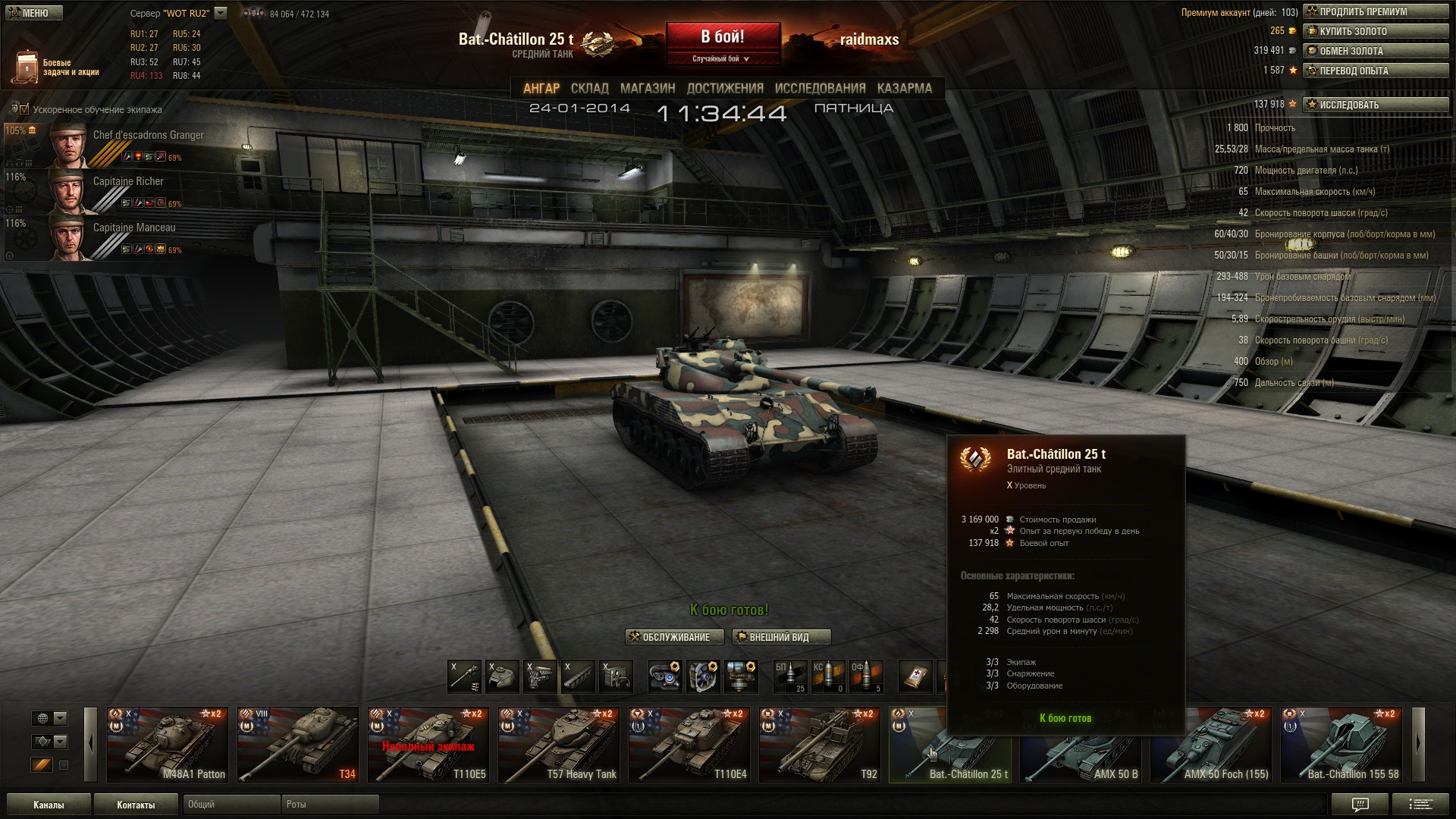The height and width of the screenshot is (819, 1456).
Task: Select the M48A1 Patton tank
Action: [x=168, y=745]
